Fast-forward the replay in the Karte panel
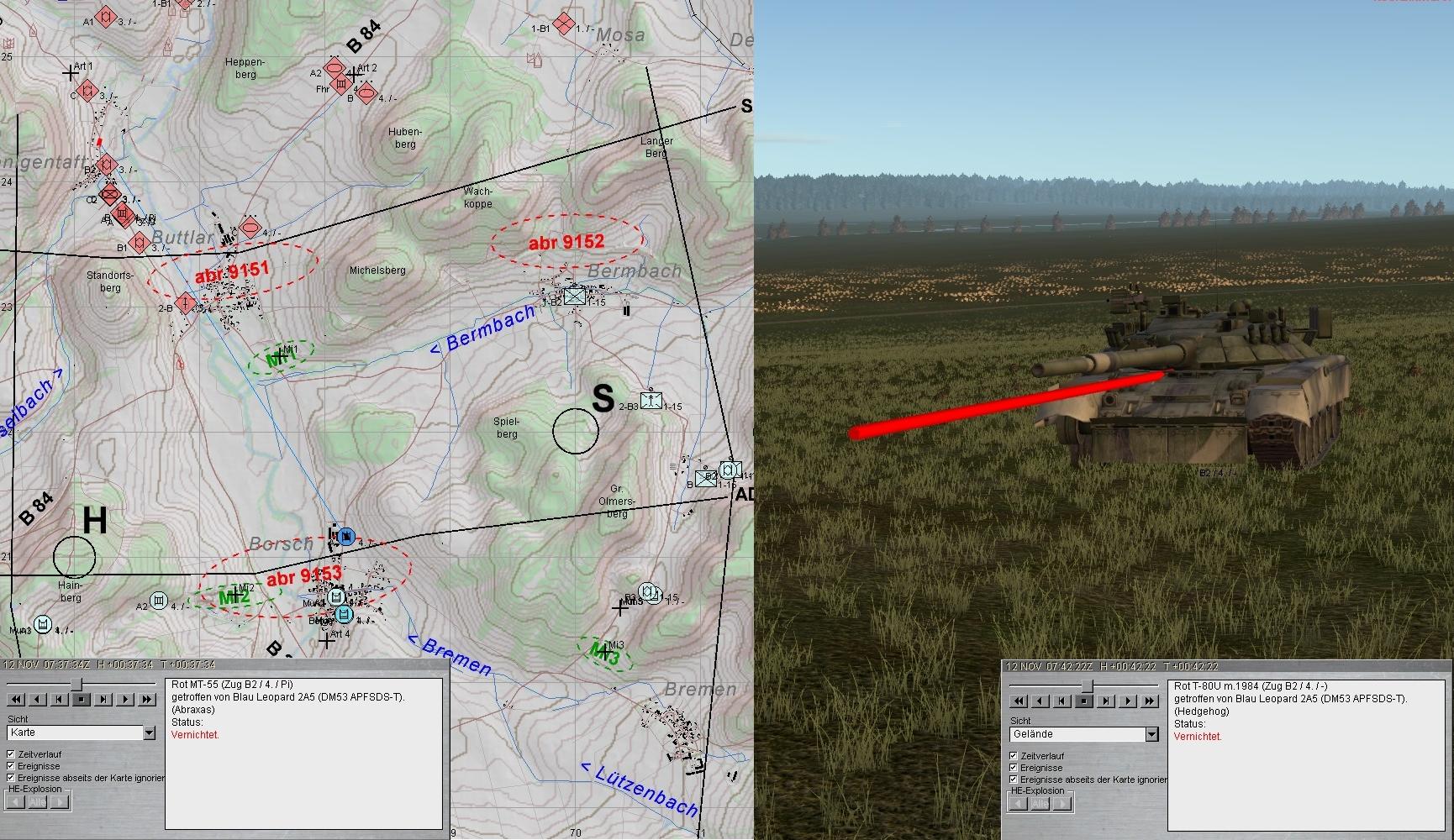 pos(147,699)
